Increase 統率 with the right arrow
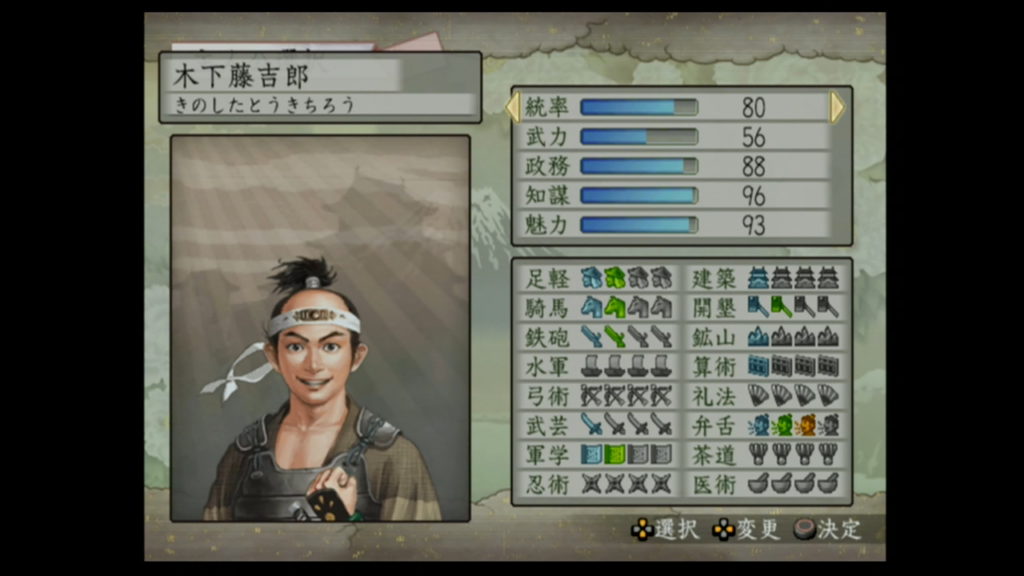This screenshot has height=576, width=1024. pos(837,107)
